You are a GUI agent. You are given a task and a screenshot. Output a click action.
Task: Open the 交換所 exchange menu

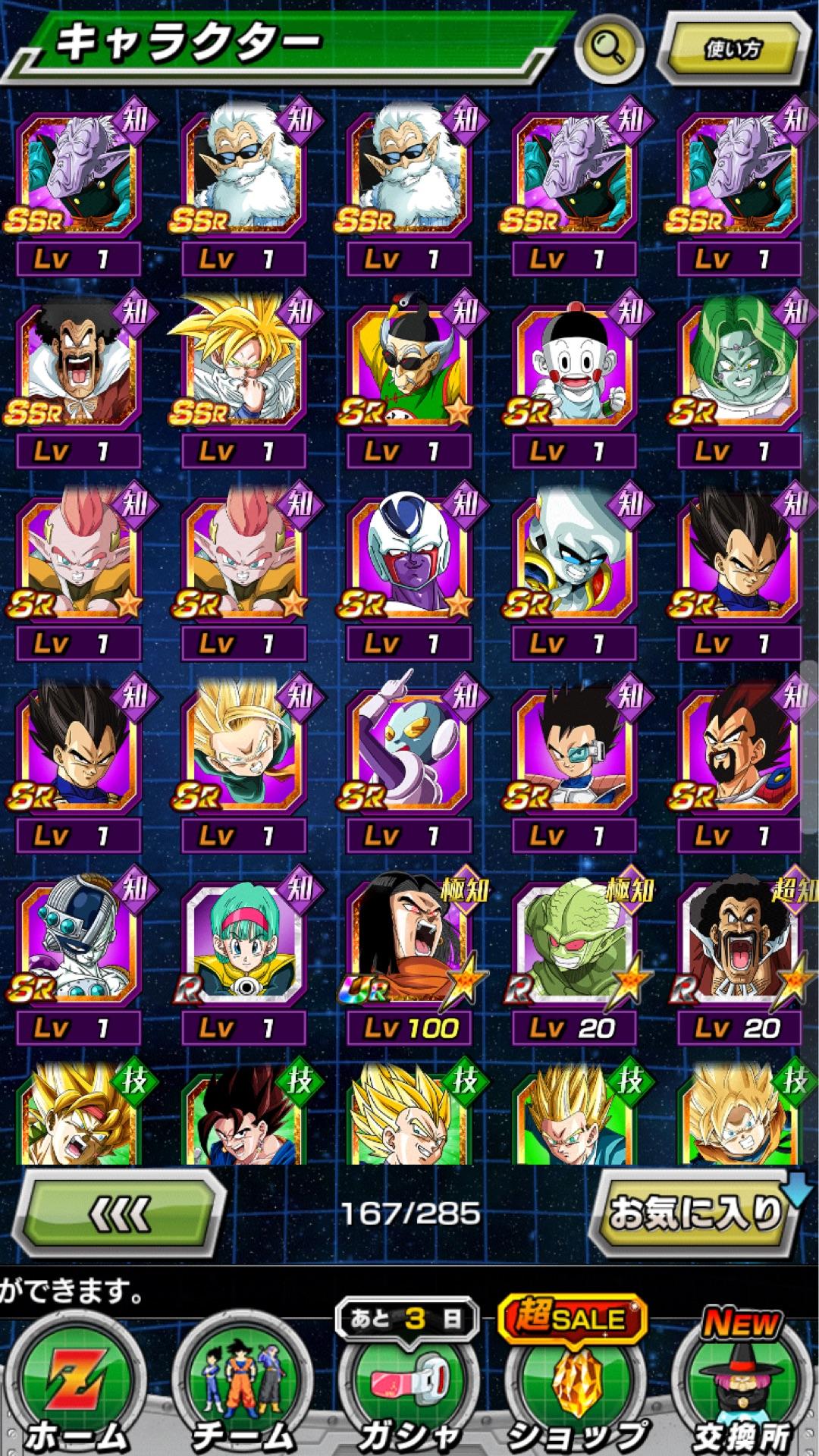[x=741, y=1389]
